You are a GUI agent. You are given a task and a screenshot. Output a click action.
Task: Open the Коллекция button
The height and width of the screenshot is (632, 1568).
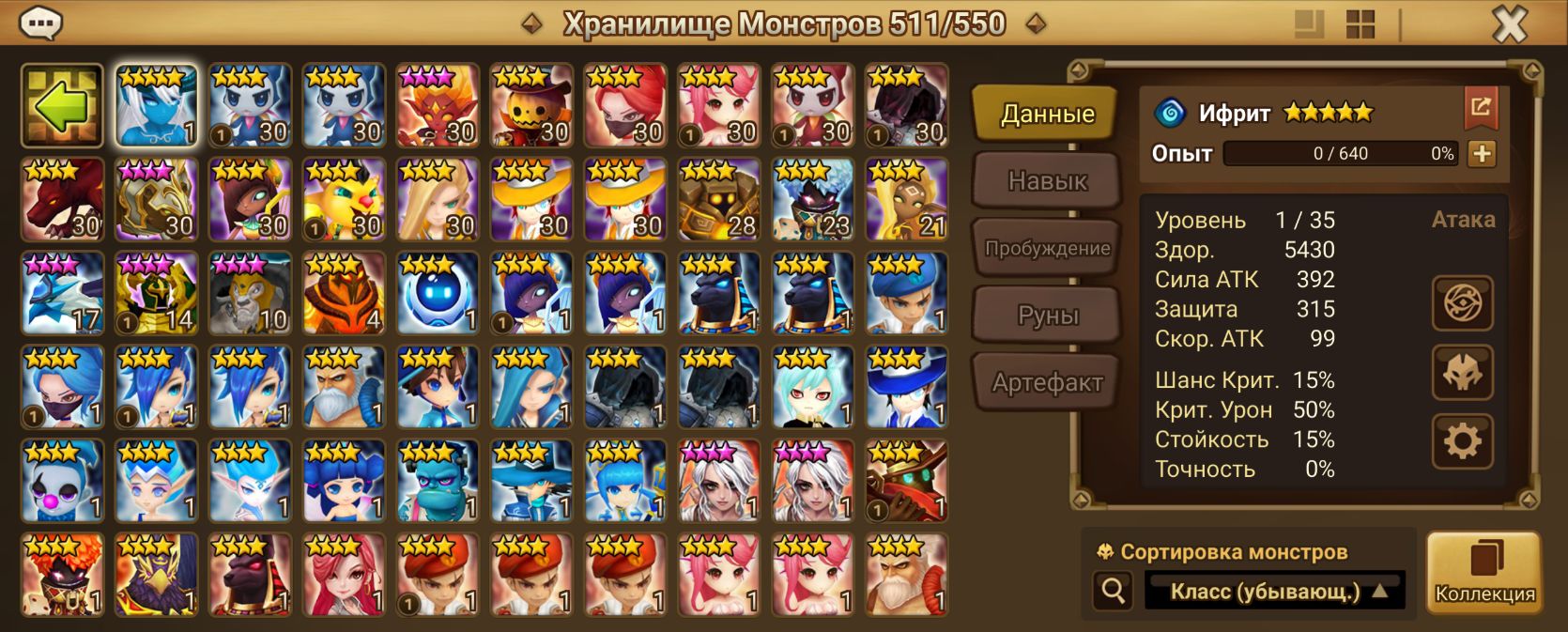tap(1484, 573)
